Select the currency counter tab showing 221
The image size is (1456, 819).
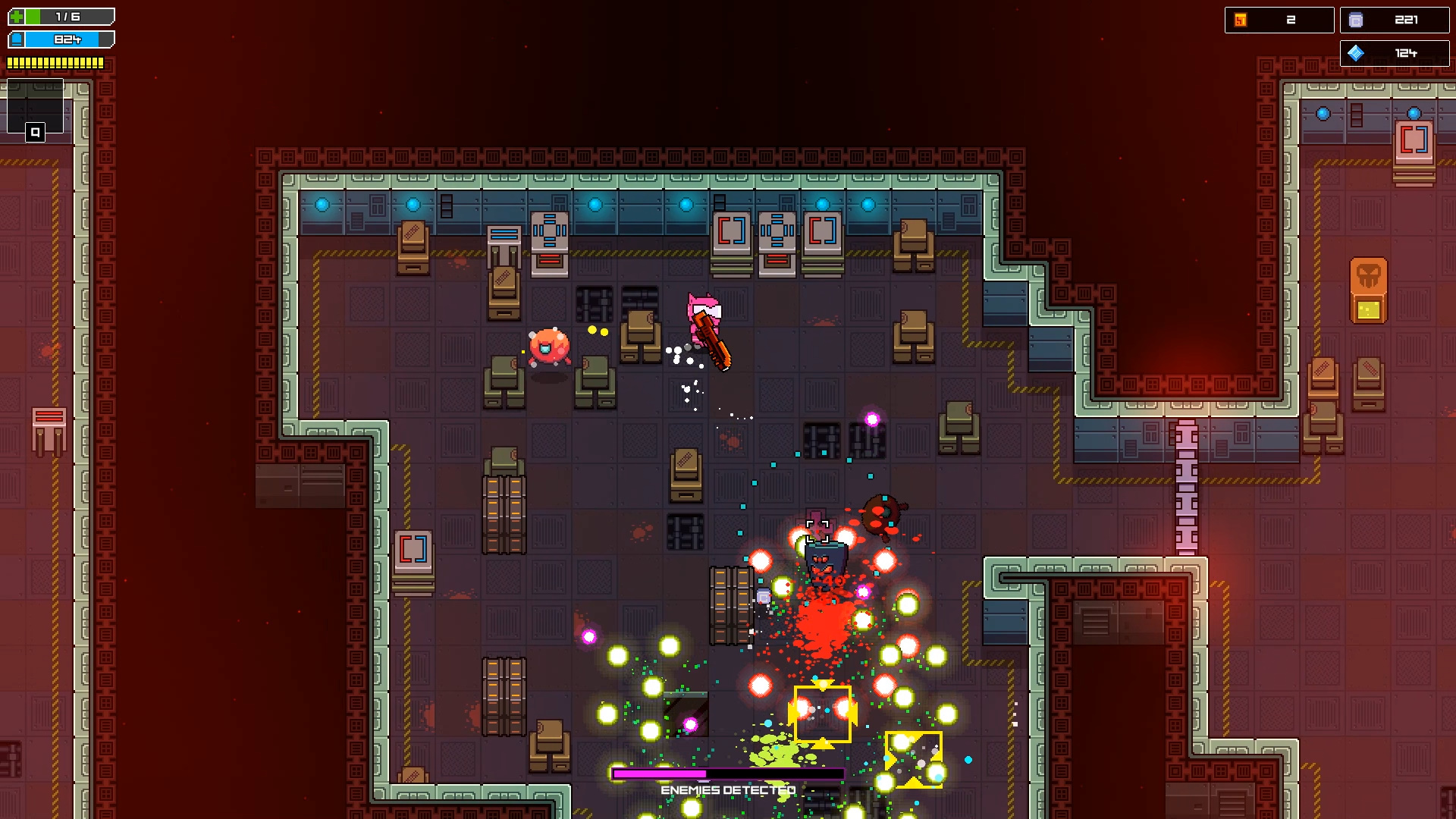click(1395, 20)
